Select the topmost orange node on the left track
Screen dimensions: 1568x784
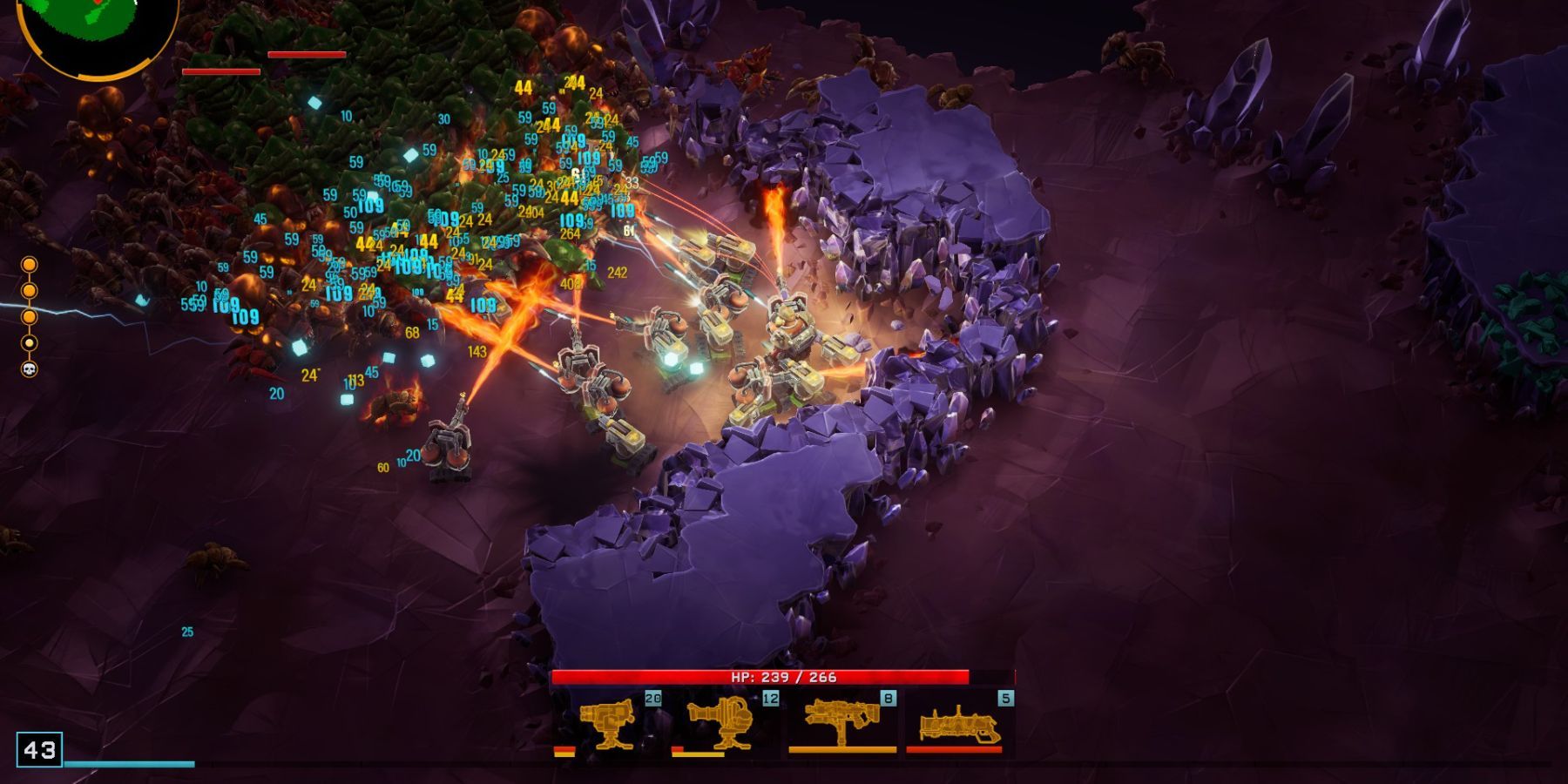point(29,264)
